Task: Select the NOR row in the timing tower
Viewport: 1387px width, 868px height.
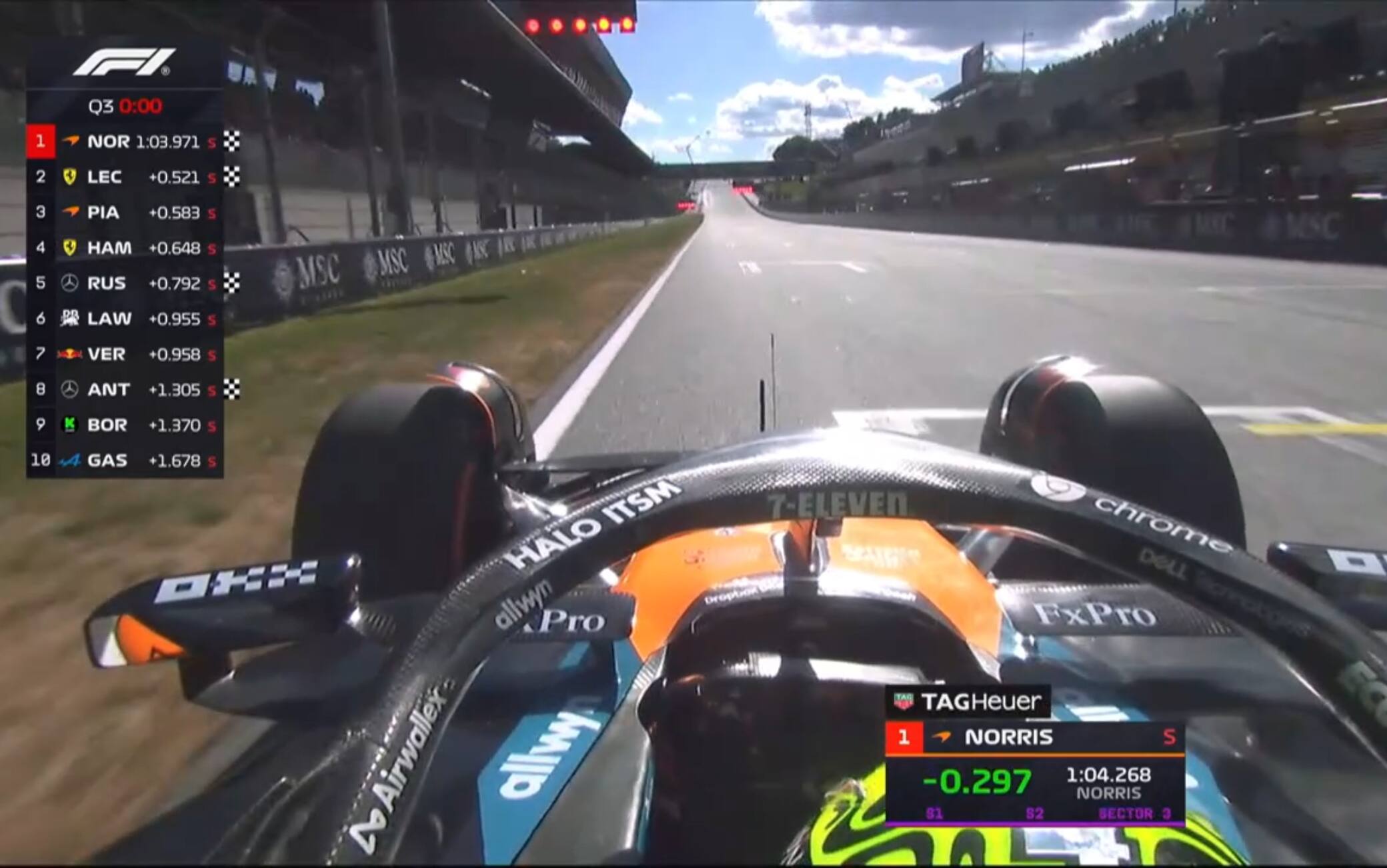Action: 125,141
